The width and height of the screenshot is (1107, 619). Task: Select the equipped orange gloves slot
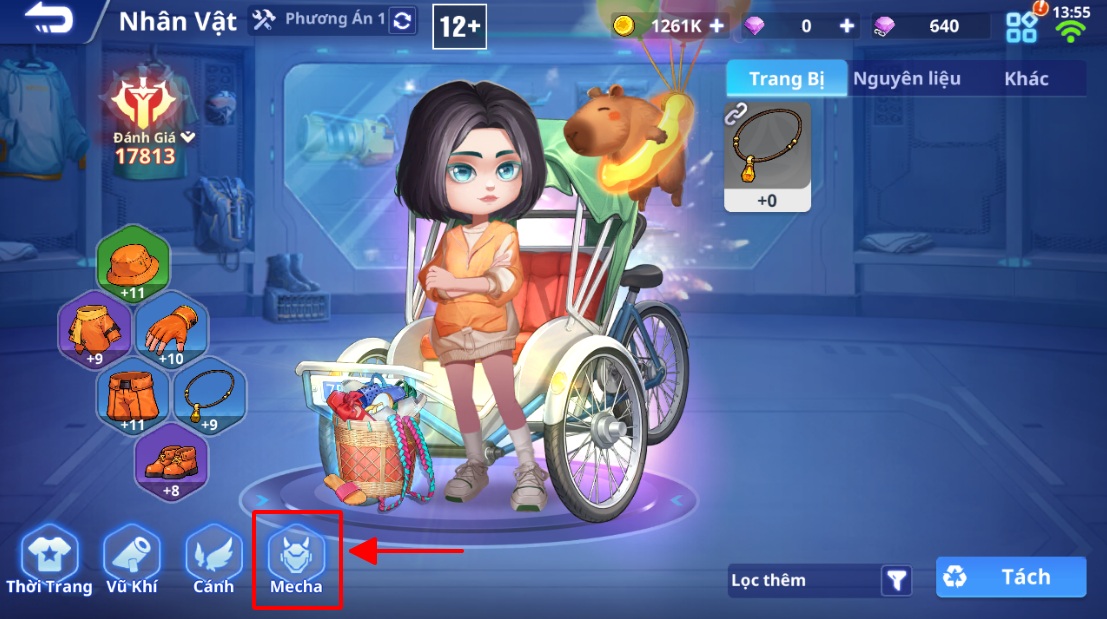(x=171, y=329)
